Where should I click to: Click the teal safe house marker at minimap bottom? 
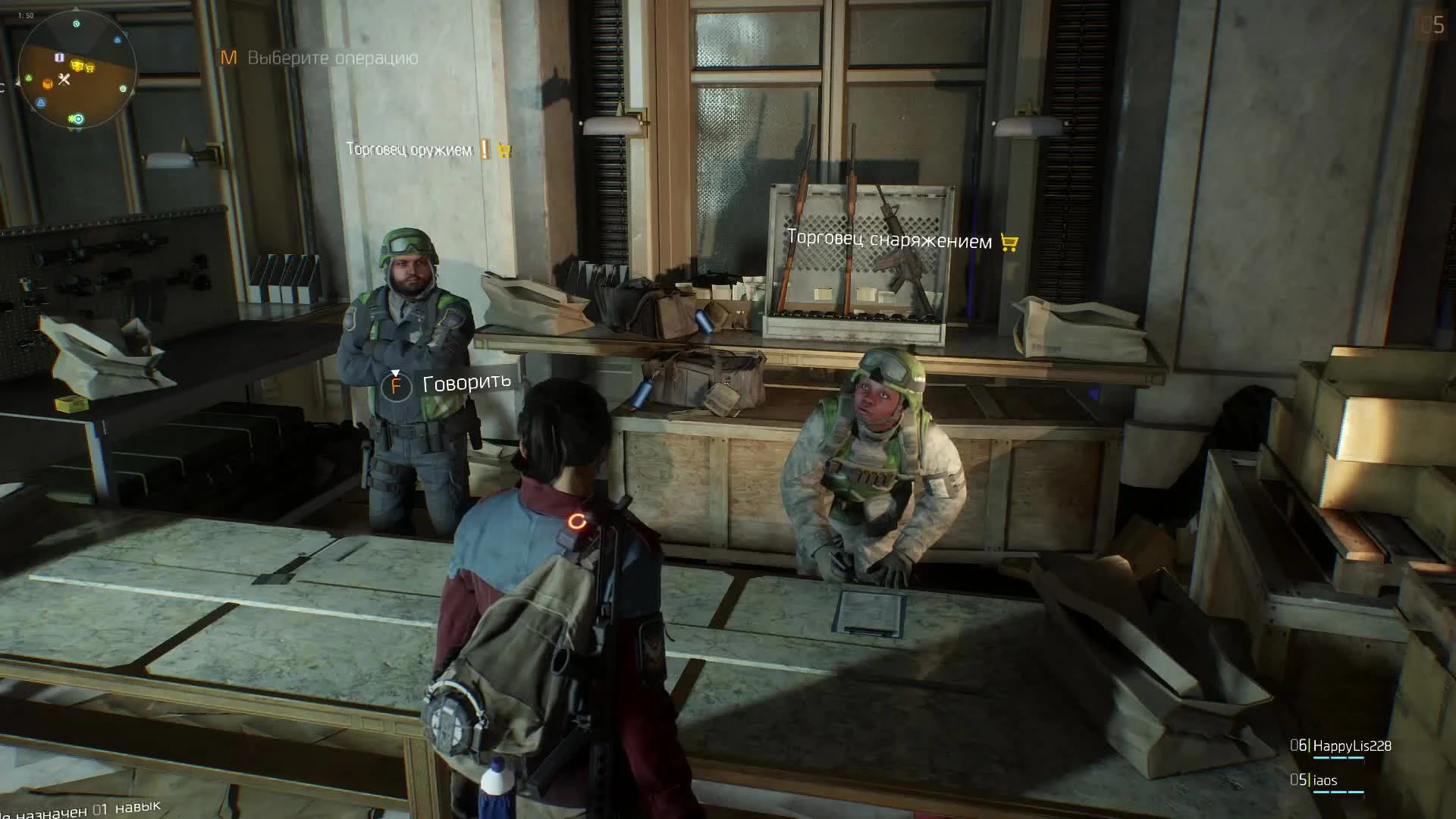[x=77, y=119]
